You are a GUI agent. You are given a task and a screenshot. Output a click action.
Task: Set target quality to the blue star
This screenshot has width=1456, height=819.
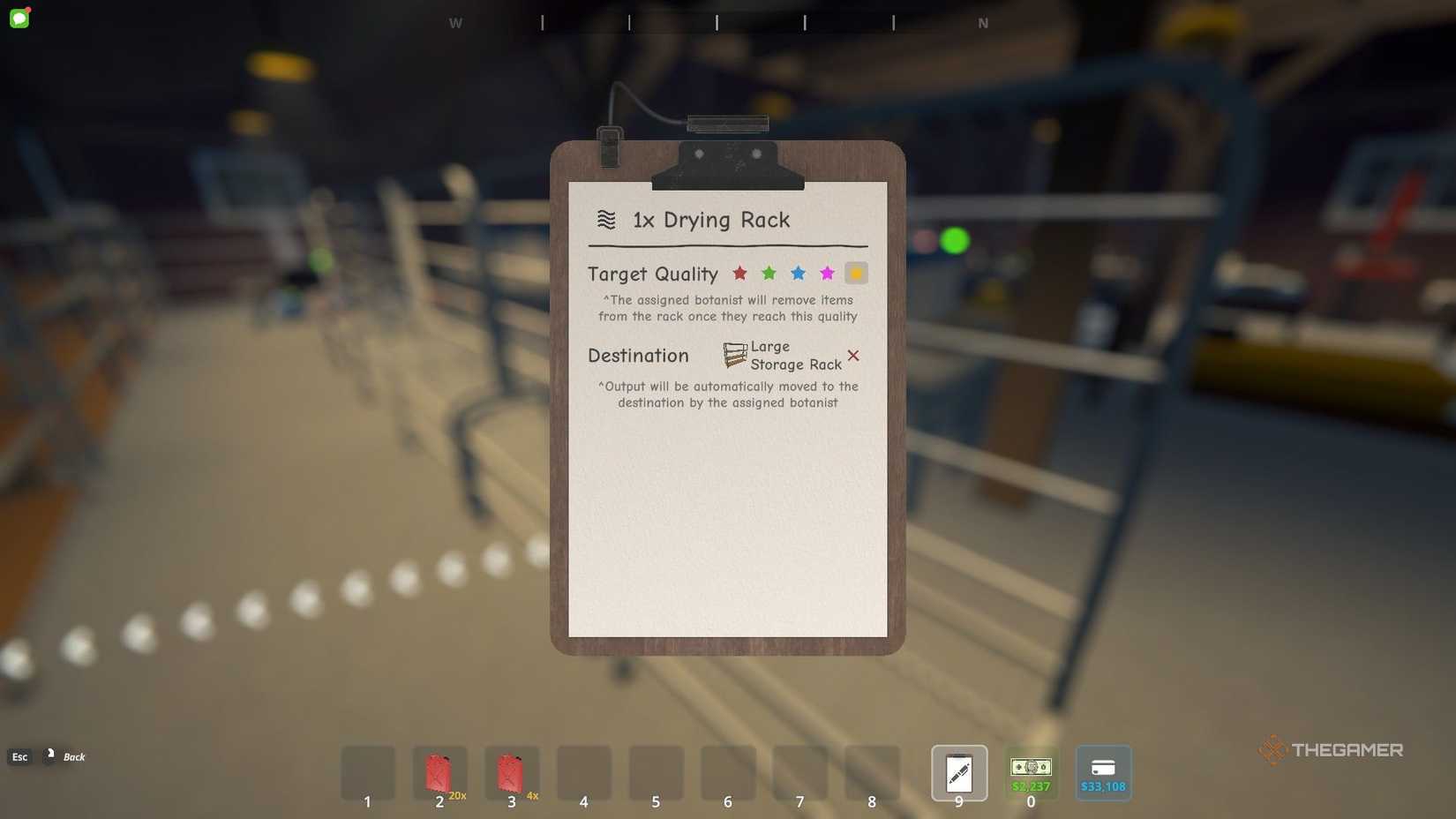(x=798, y=274)
